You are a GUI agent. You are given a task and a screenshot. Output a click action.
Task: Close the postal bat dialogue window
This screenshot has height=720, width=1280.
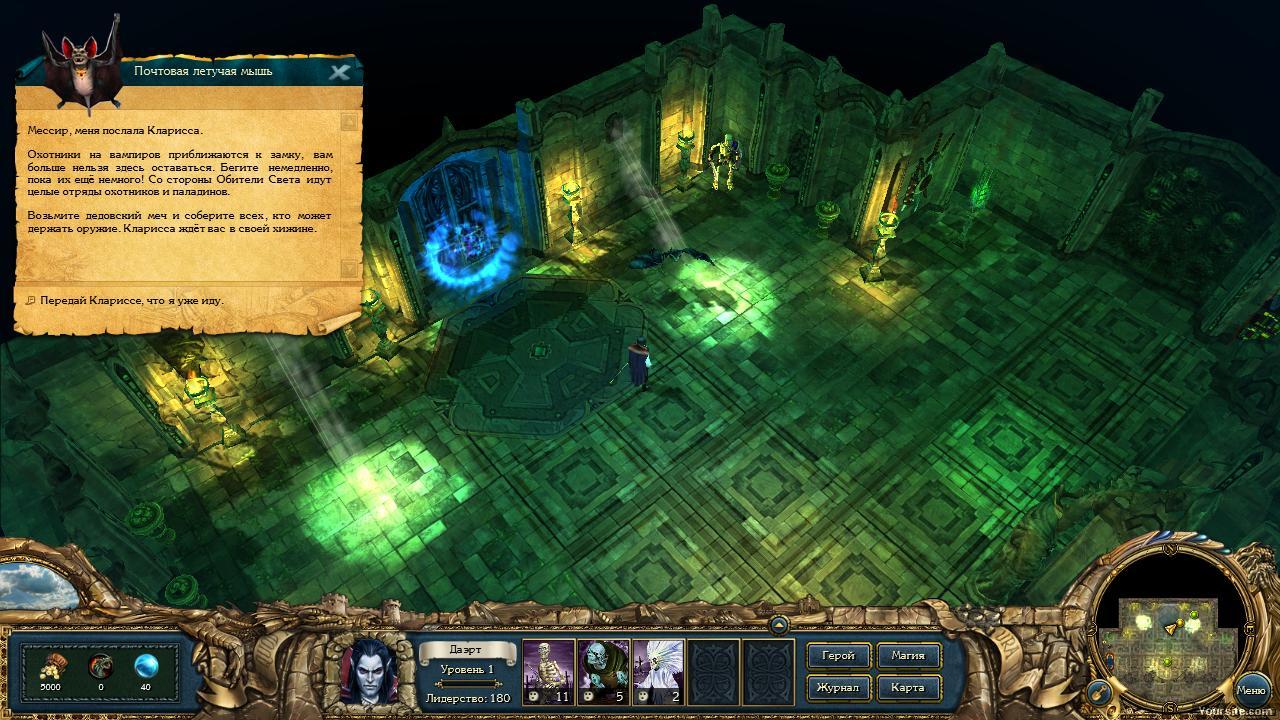tap(339, 72)
